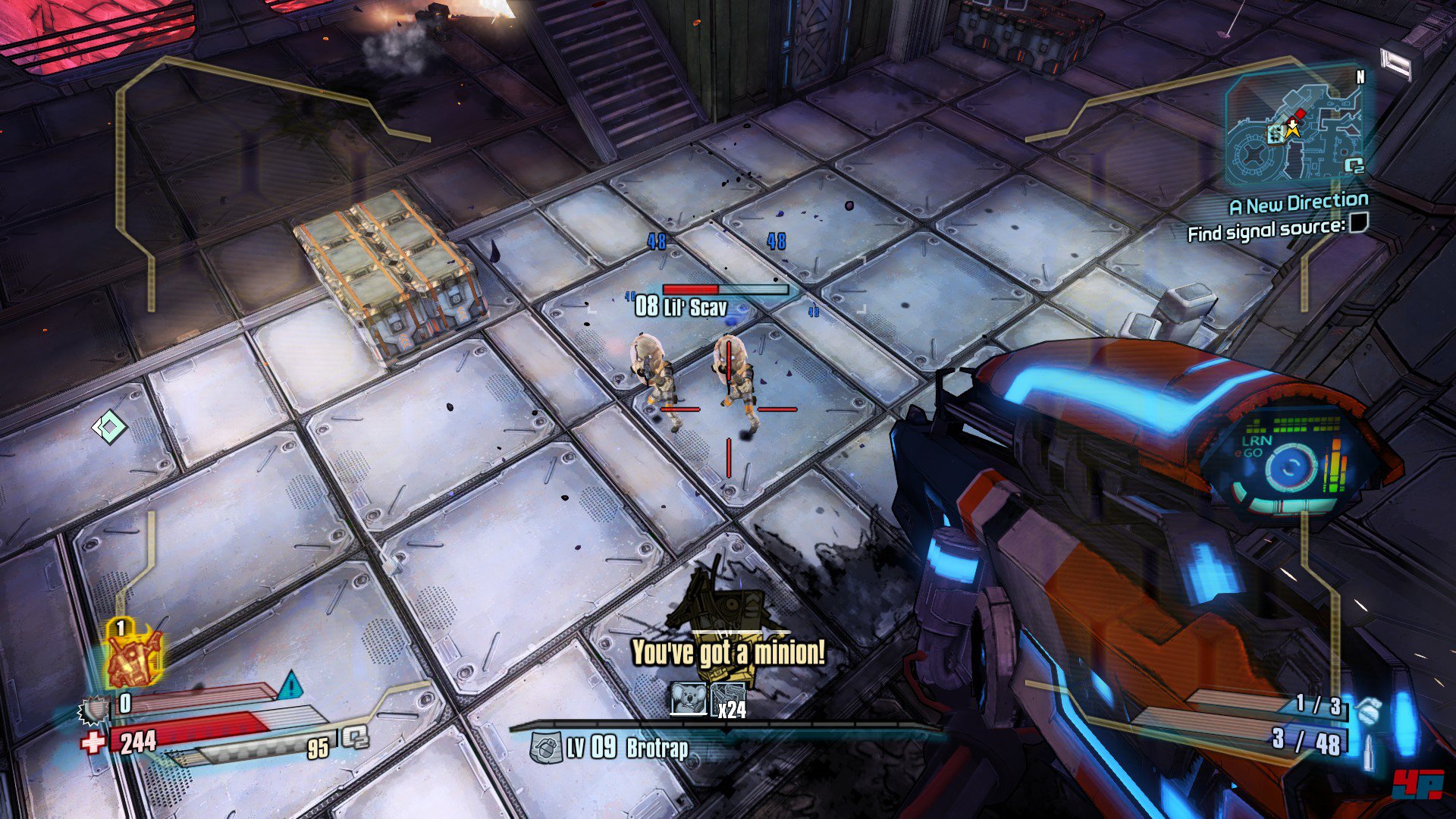Select the A New Direction mission tracker
The width and height of the screenshot is (1456, 819).
click(1298, 204)
